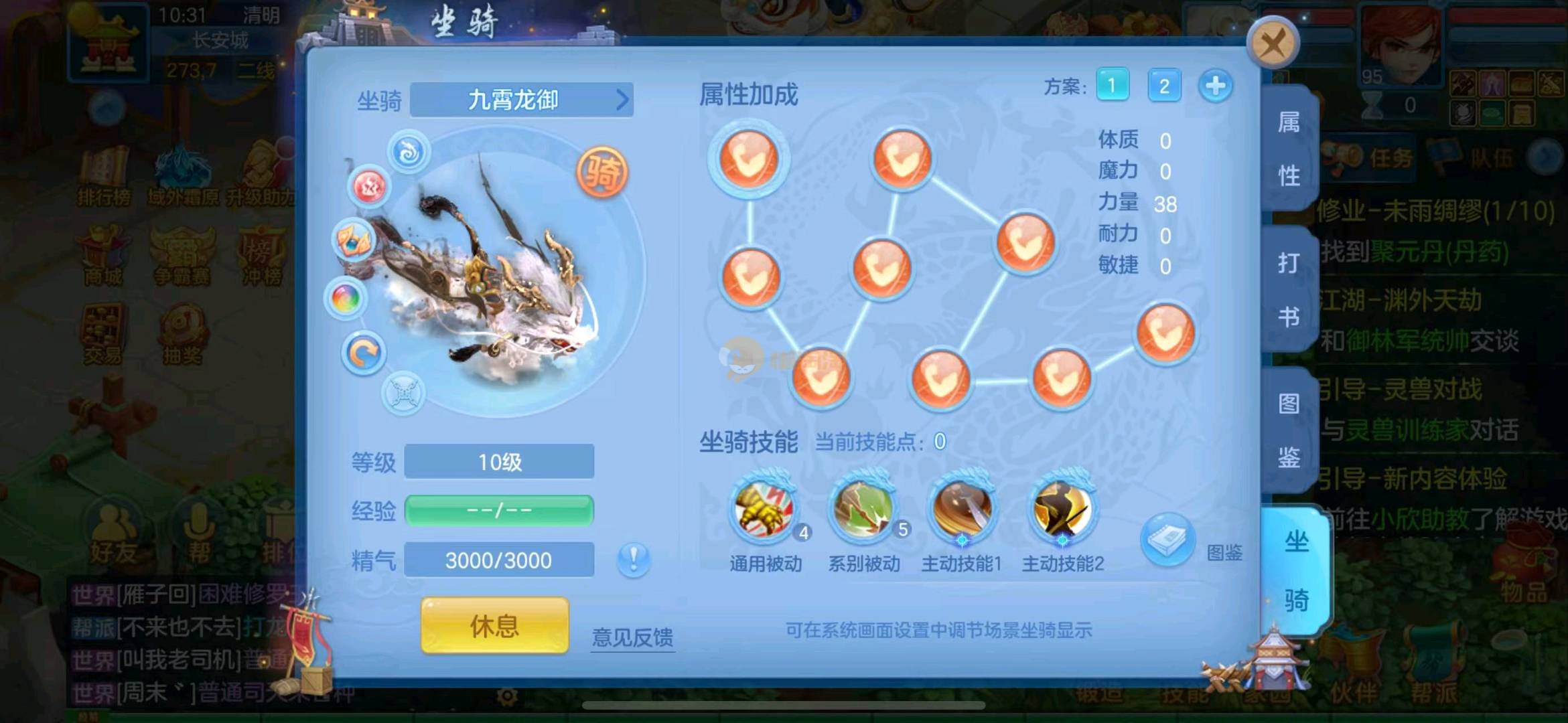Select the 通用被动 skill icon
The image size is (1568, 723).
[765, 510]
